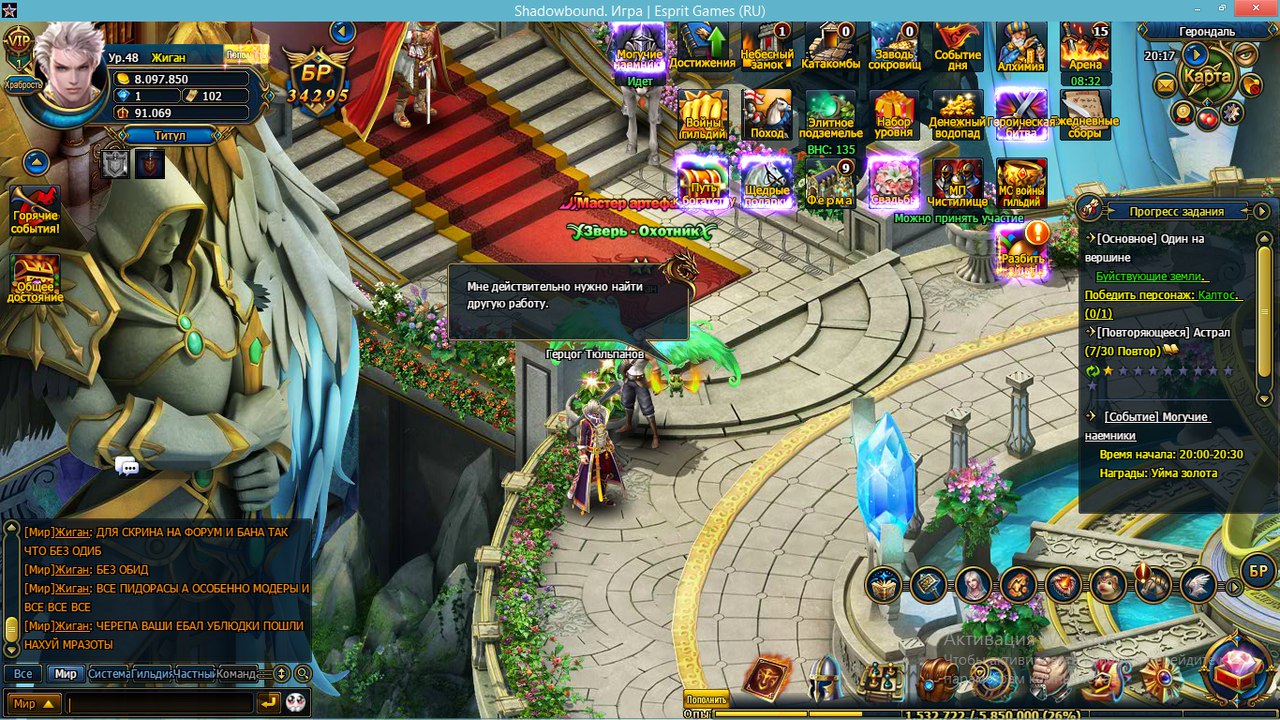Open the Ферма farm icon
The image size is (1280, 720).
pyautogui.click(x=830, y=183)
